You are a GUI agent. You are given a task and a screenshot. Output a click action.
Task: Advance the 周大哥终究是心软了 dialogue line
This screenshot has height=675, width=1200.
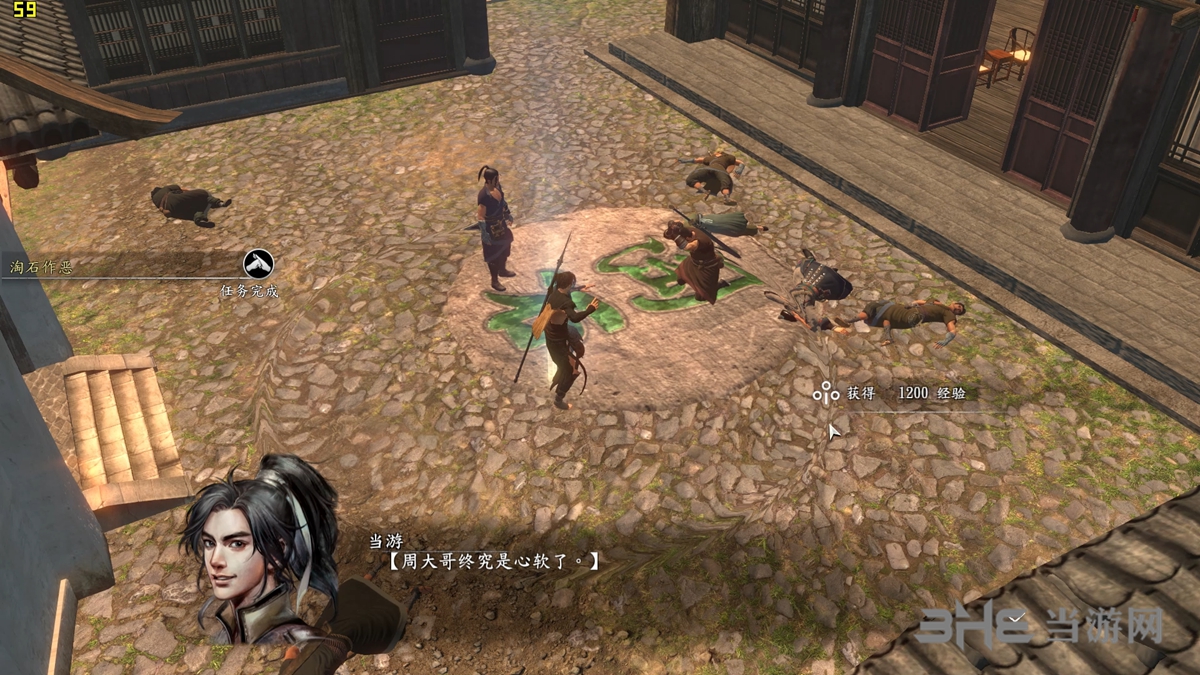coord(493,562)
